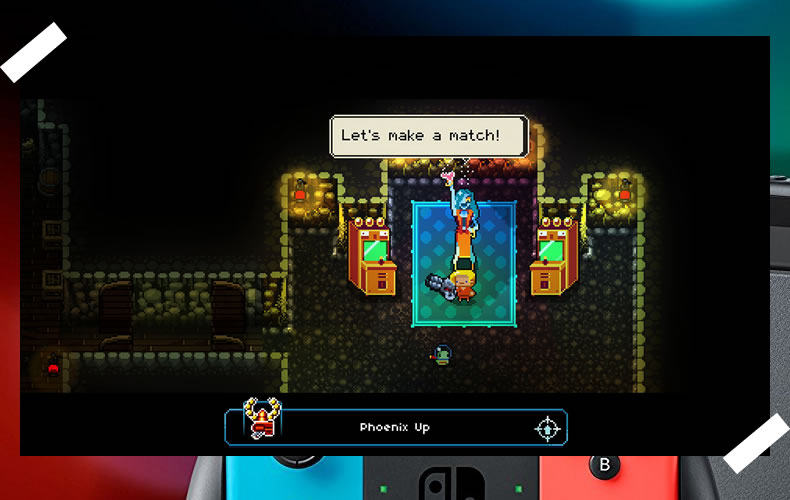The width and height of the screenshot is (790, 500).
Task: Click the crosshair target icon
Action: 547,428
